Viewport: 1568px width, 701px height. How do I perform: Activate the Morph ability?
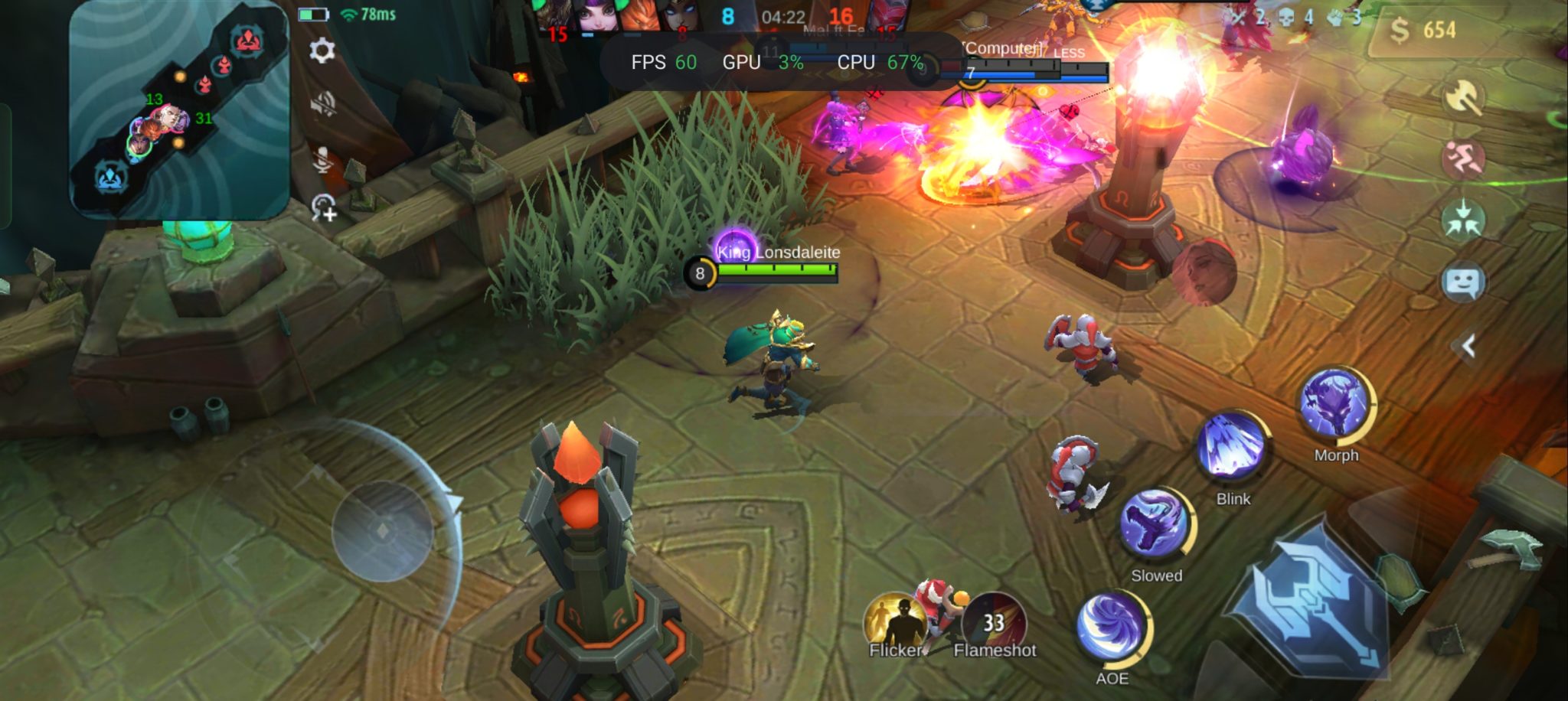(x=1335, y=404)
